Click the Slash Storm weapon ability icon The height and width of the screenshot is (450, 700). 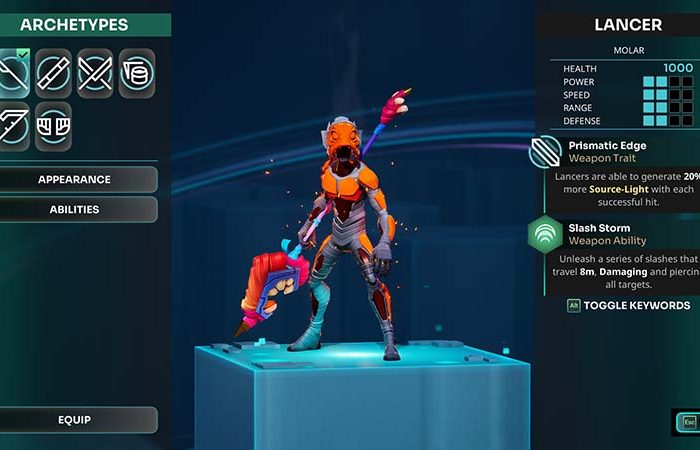546,235
